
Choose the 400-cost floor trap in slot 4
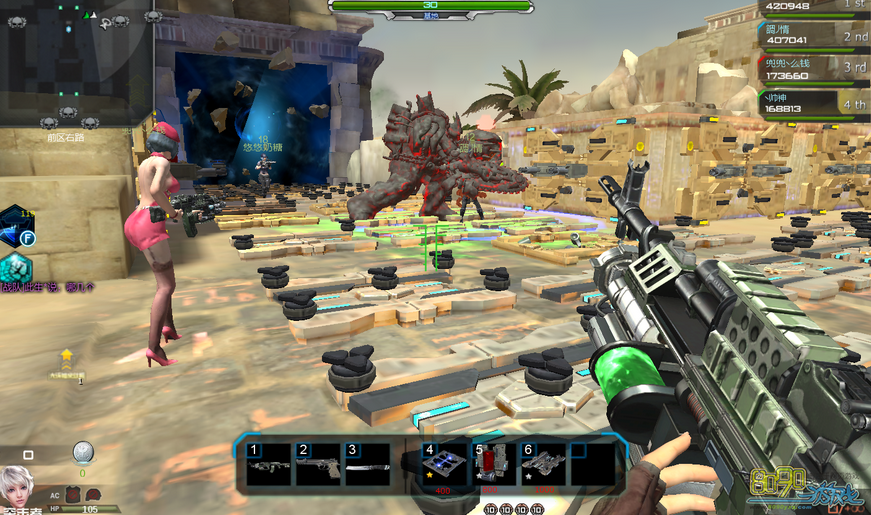(441, 466)
